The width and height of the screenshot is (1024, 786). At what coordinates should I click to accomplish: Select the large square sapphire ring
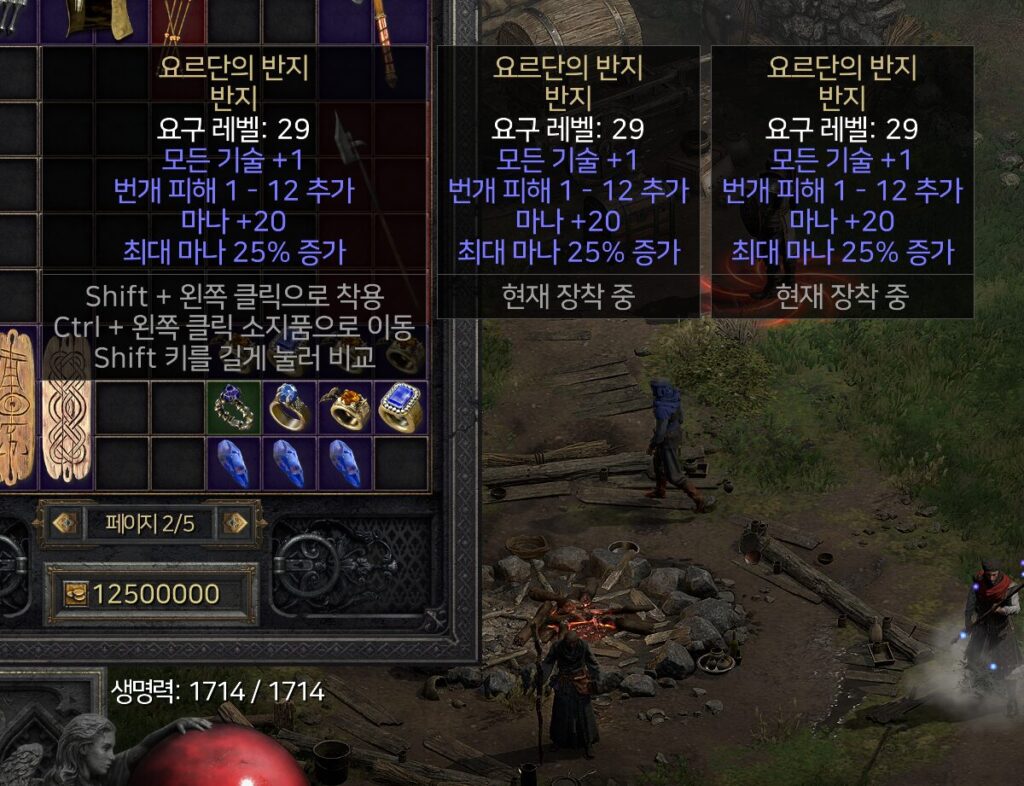401,407
